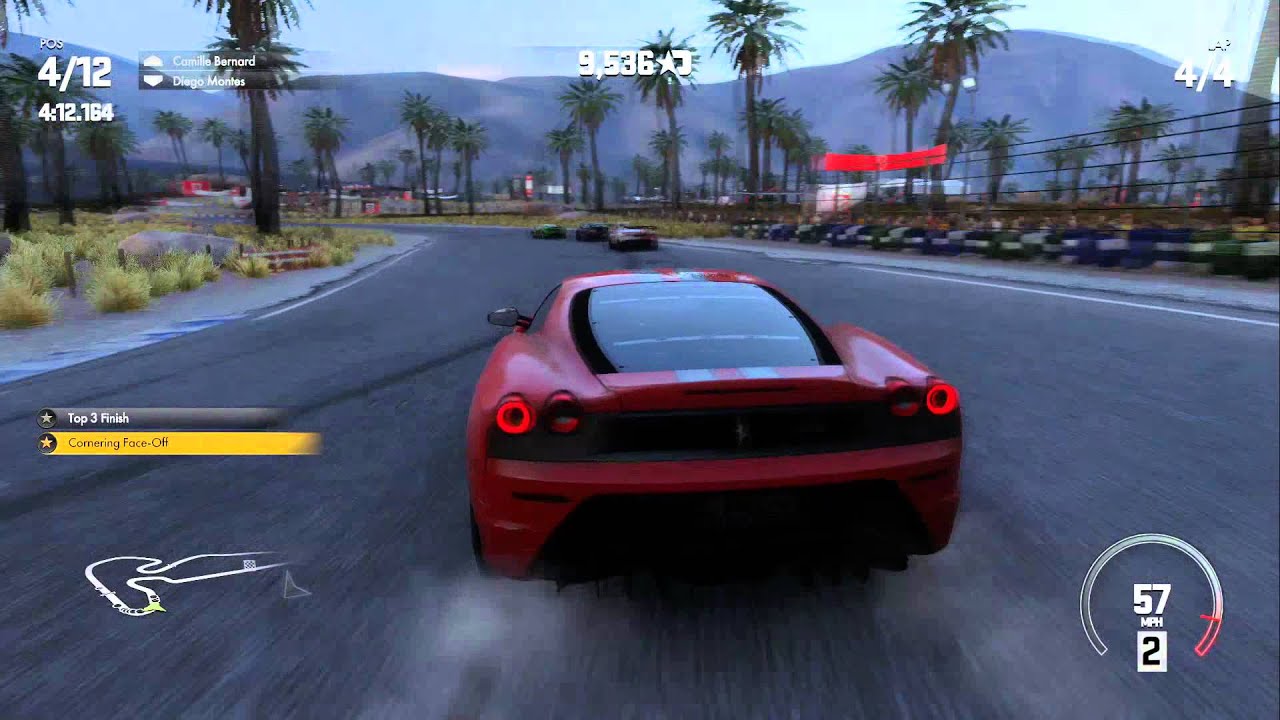Select the Camille Bernard name entry

coord(213,61)
